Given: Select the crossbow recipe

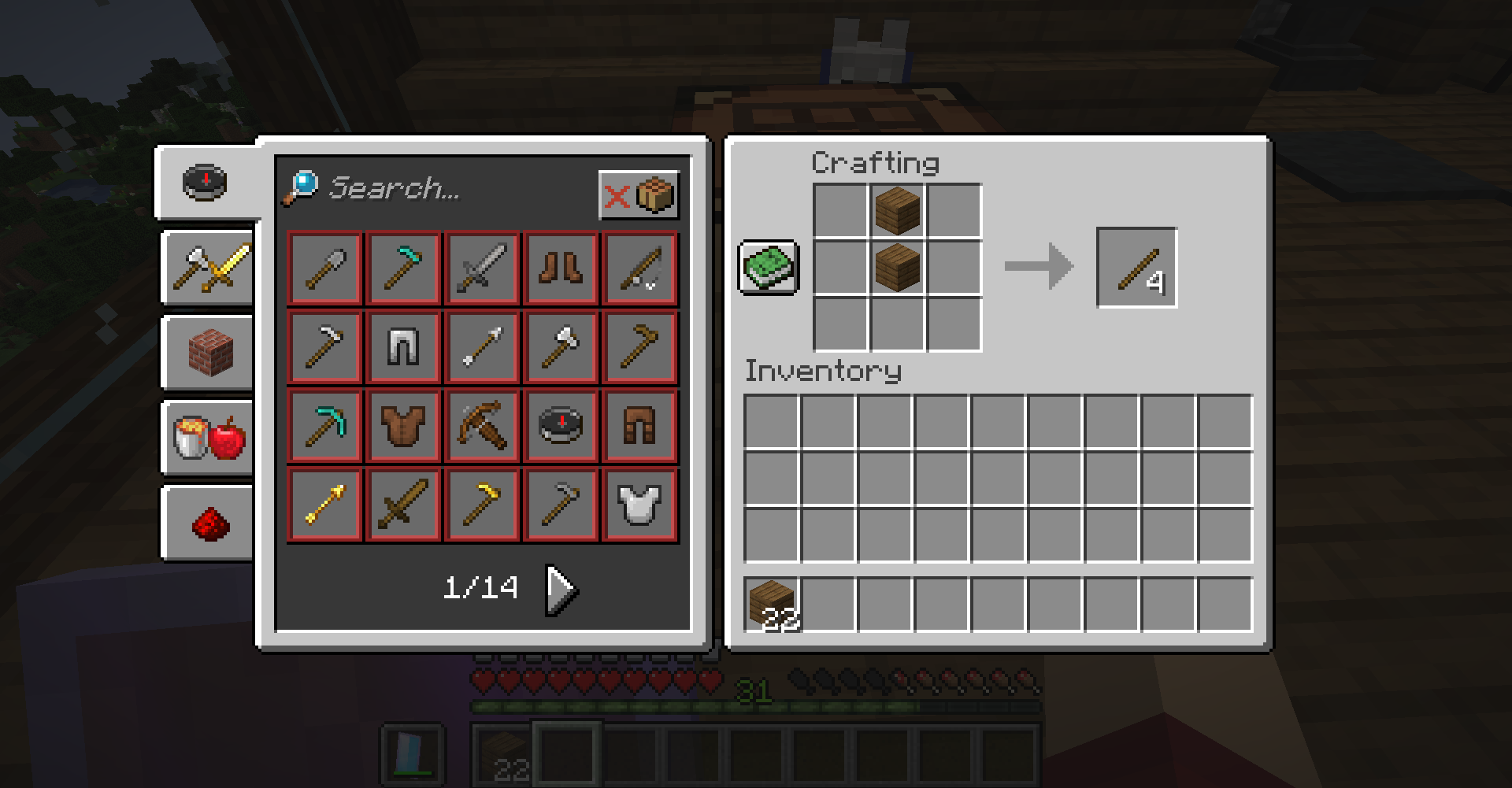Looking at the screenshot, I should 482,425.
